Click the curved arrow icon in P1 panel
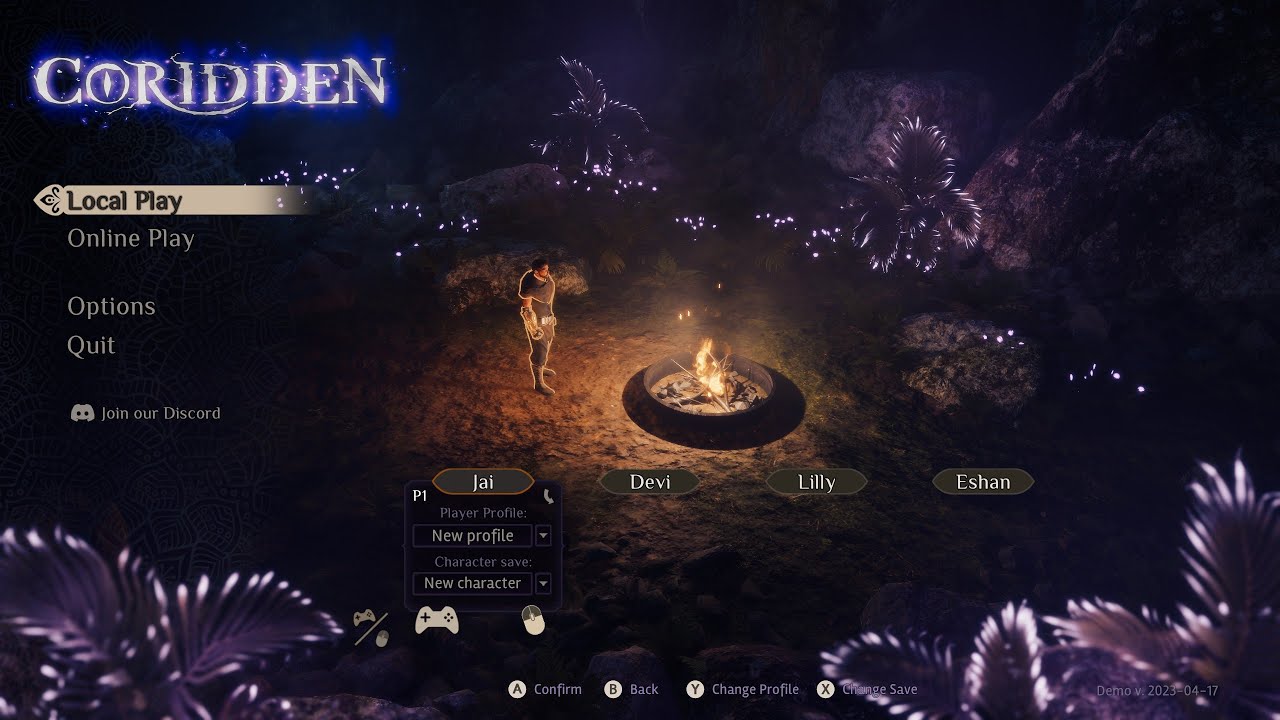This screenshot has width=1280, height=720. click(x=548, y=496)
